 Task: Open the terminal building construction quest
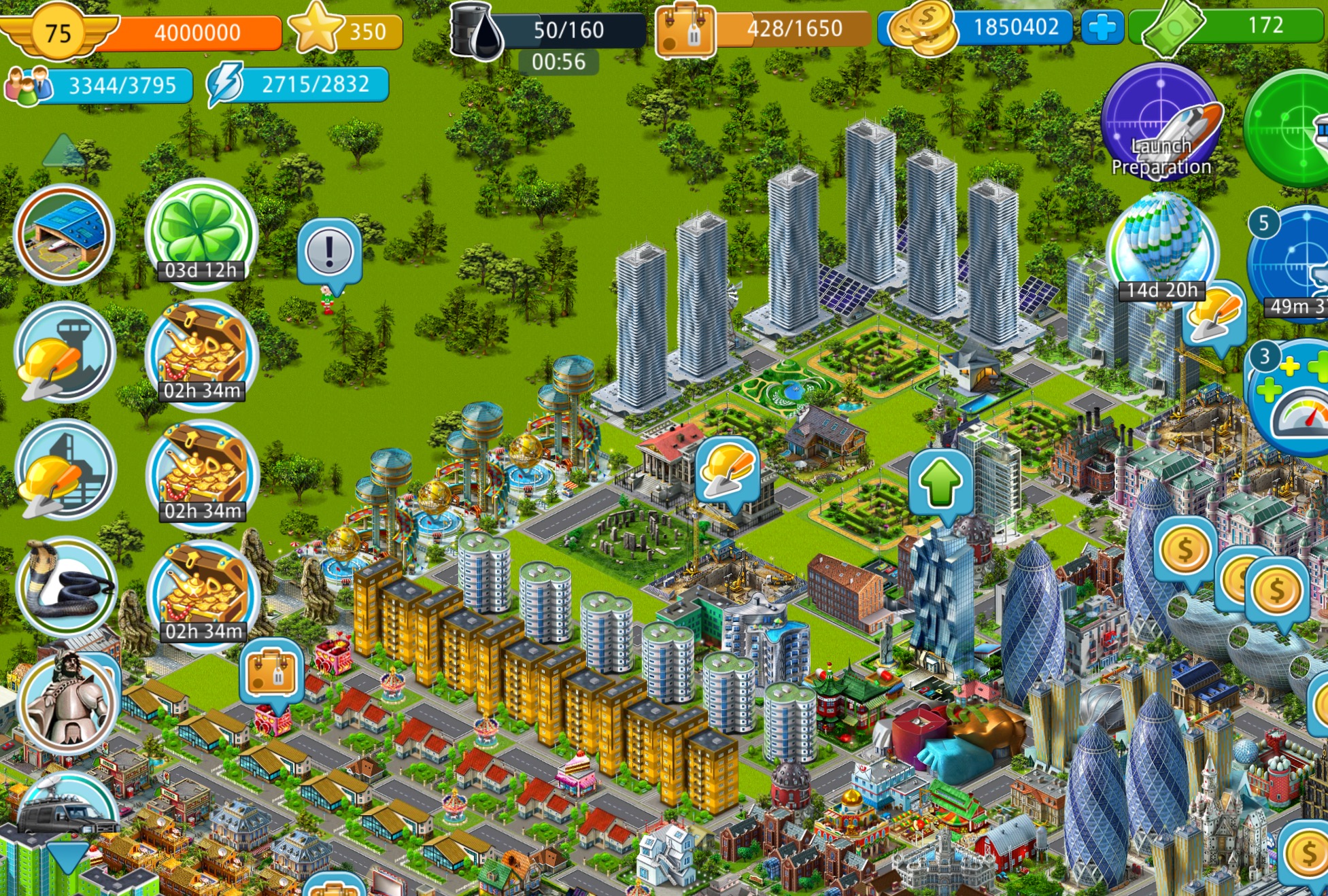tap(65, 469)
